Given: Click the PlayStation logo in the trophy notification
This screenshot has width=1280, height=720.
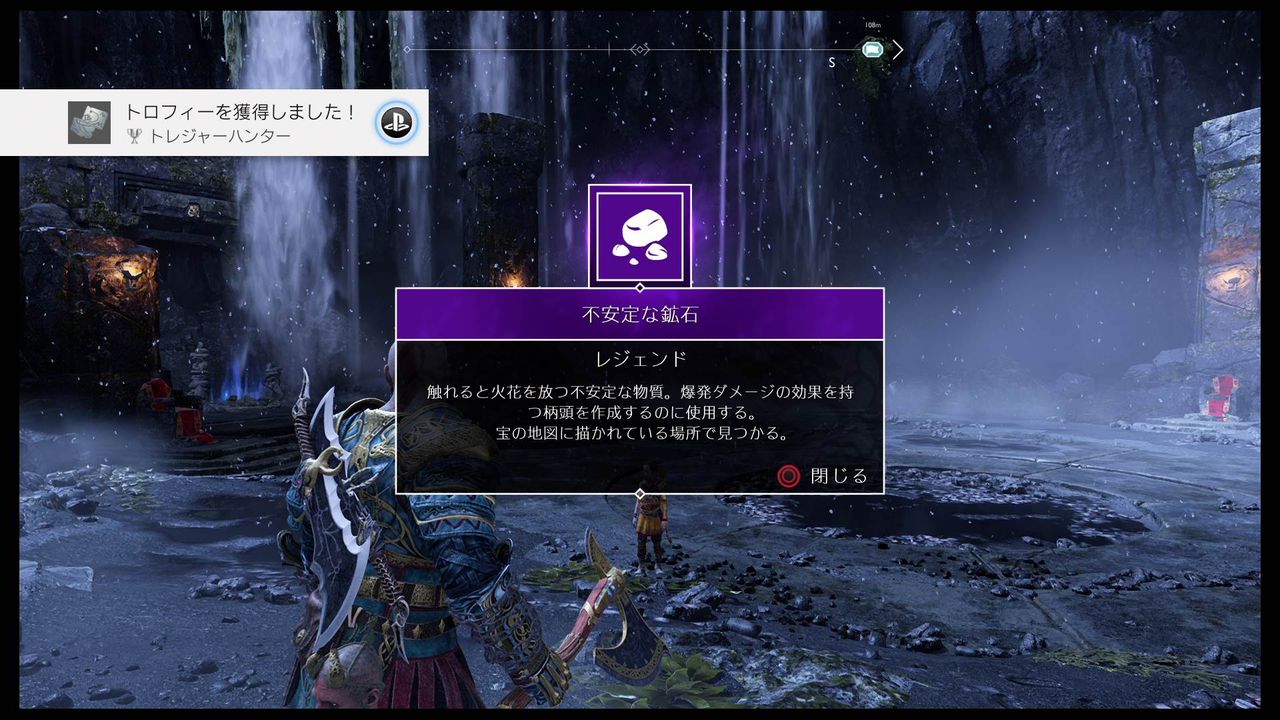Looking at the screenshot, I should pyautogui.click(x=398, y=122).
